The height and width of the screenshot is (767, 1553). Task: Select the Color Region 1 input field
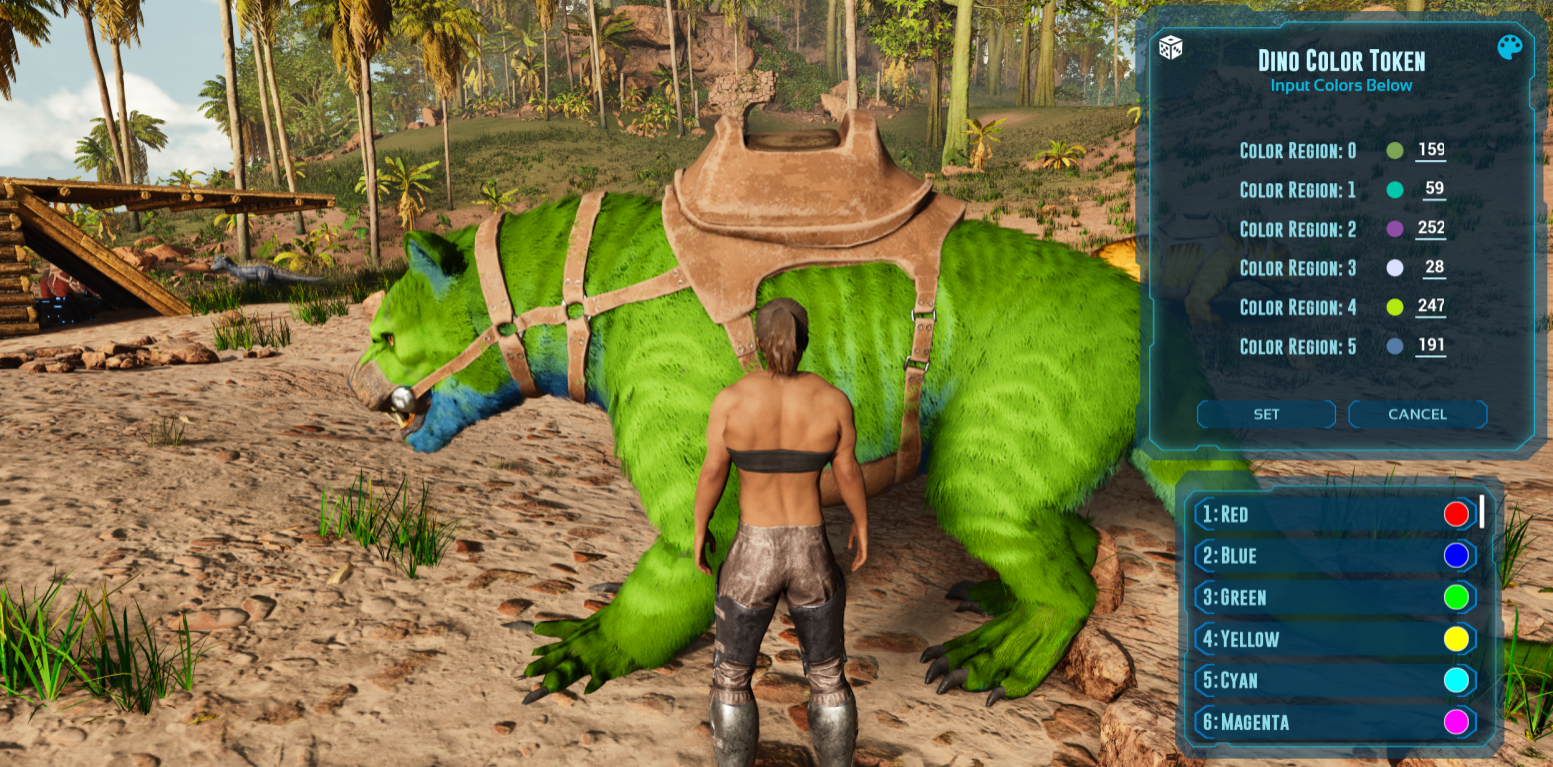pos(1431,189)
